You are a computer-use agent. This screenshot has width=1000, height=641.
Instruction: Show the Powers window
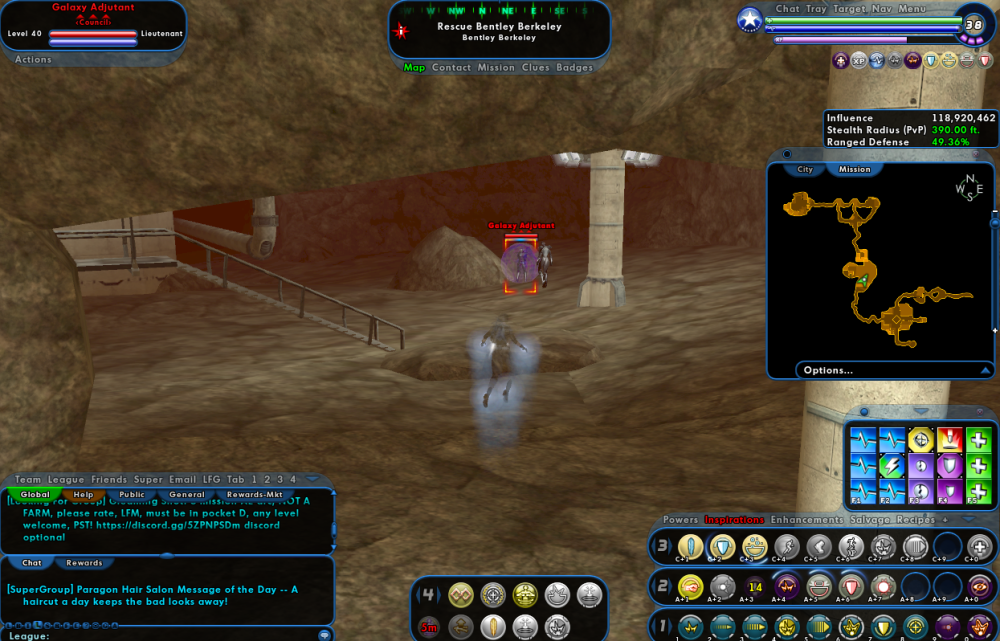(x=680, y=520)
